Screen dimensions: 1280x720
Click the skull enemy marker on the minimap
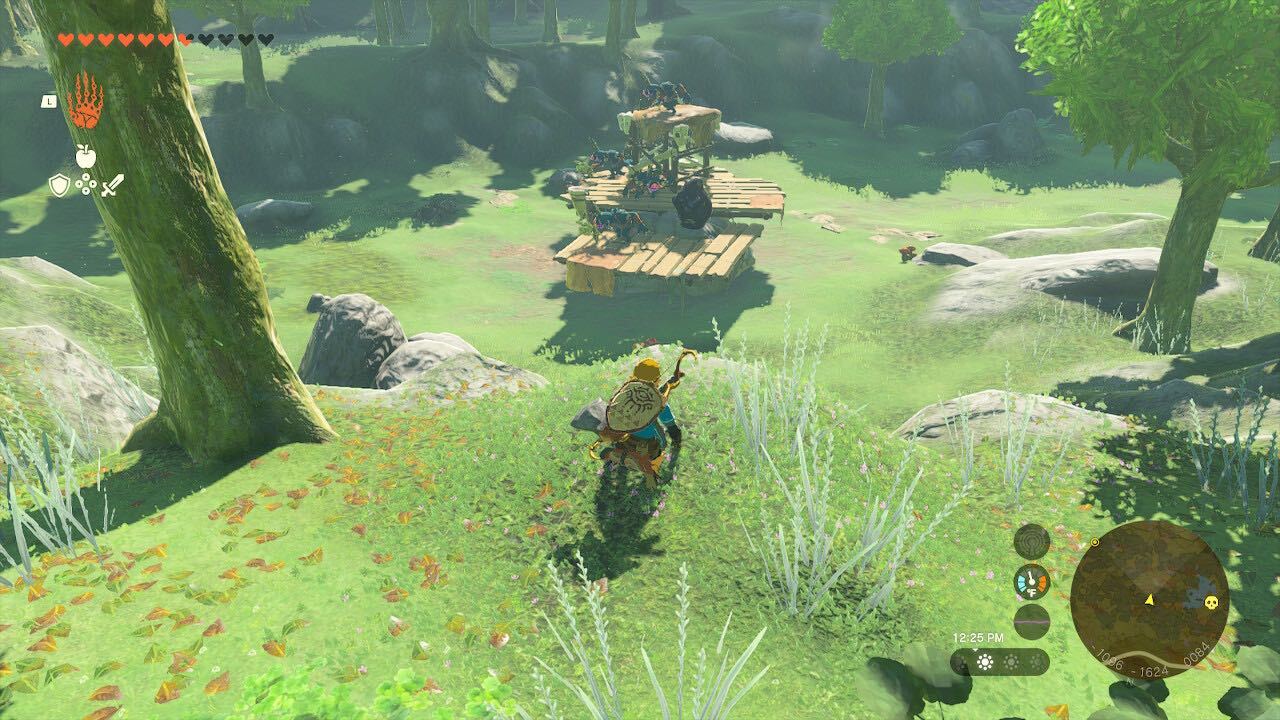click(1211, 602)
